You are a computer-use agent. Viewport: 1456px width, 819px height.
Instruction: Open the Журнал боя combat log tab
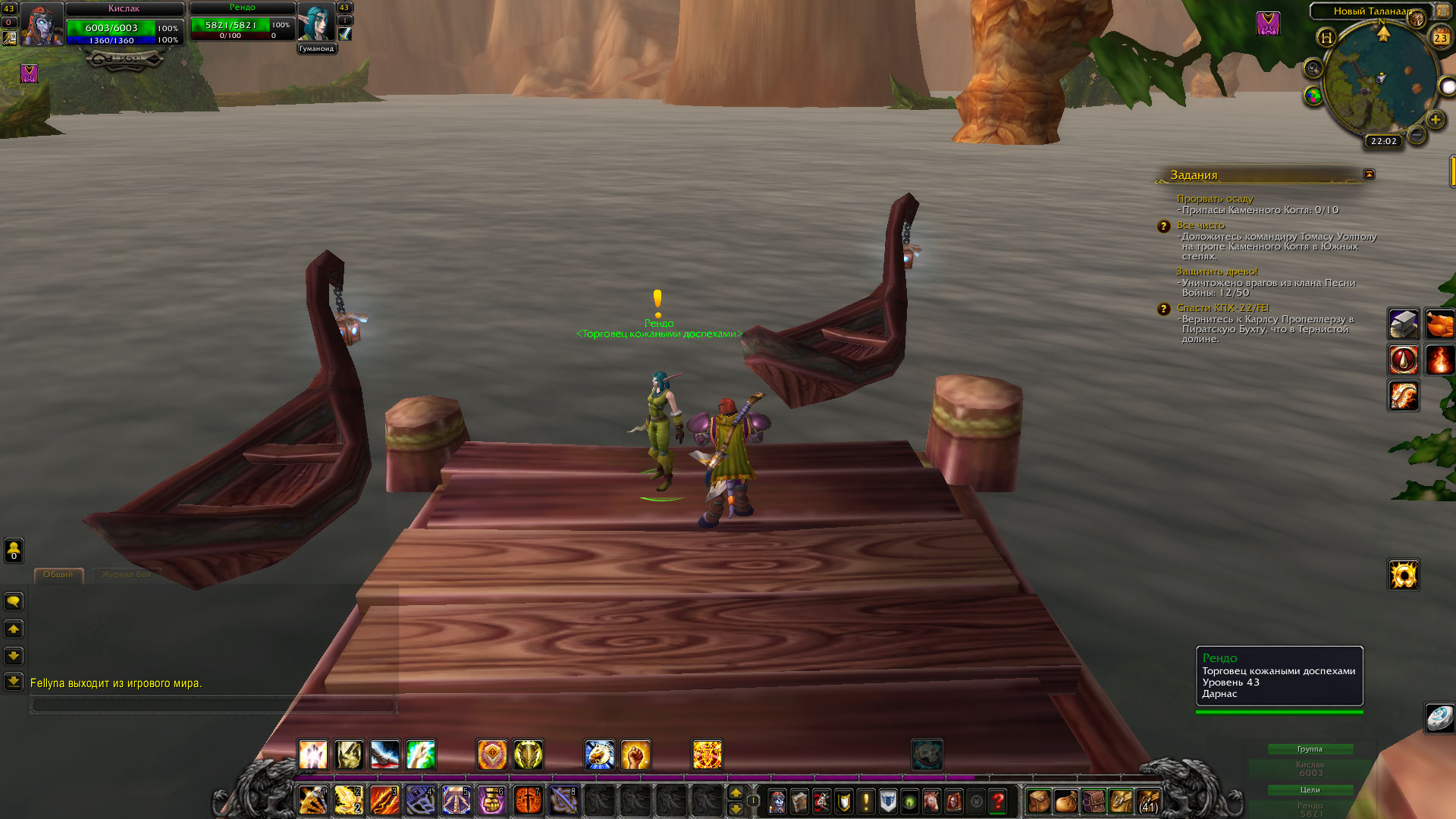tap(126, 575)
